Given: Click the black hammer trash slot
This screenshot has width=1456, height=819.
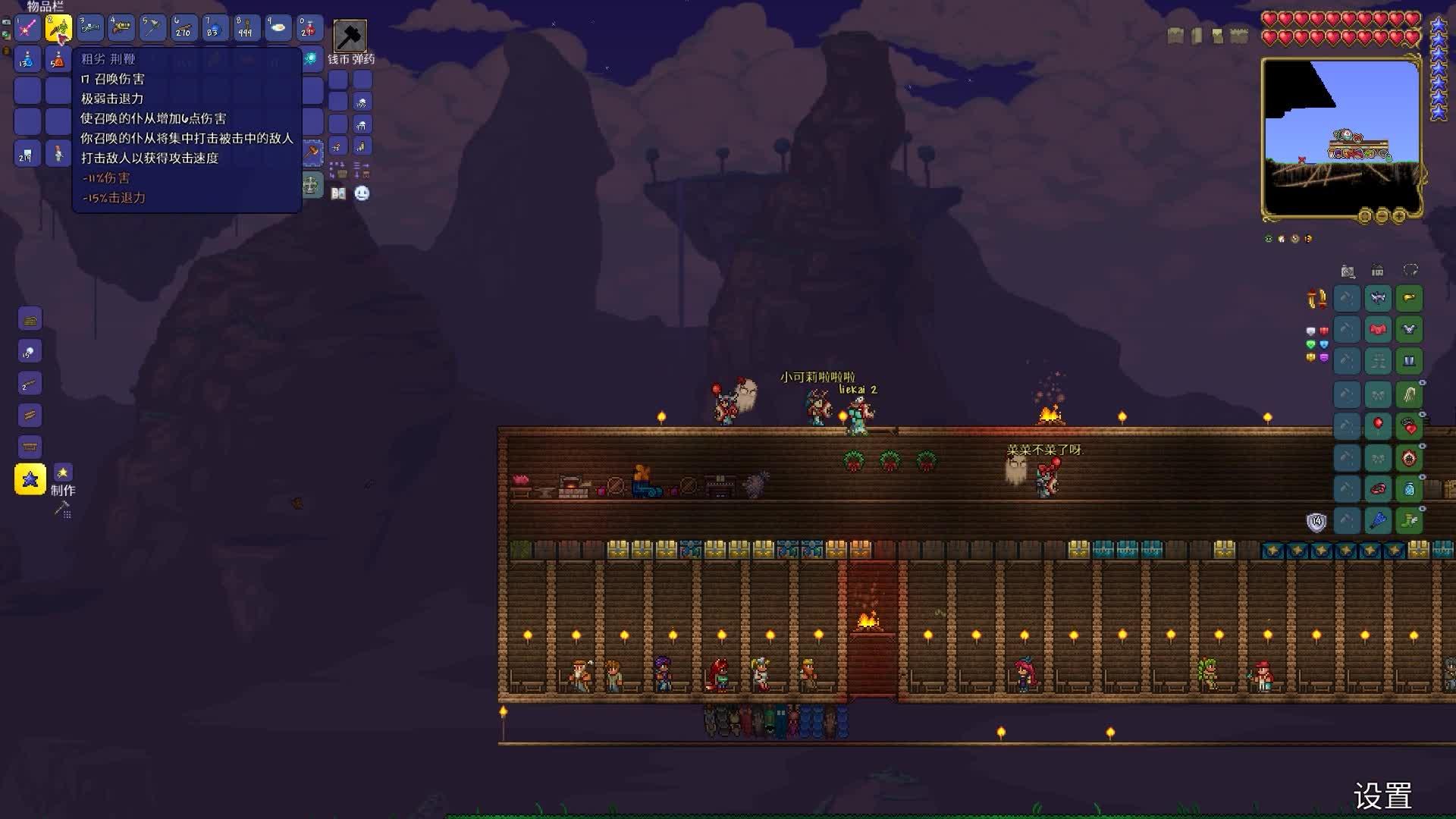Looking at the screenshot, I should click(x=350, y=36).
